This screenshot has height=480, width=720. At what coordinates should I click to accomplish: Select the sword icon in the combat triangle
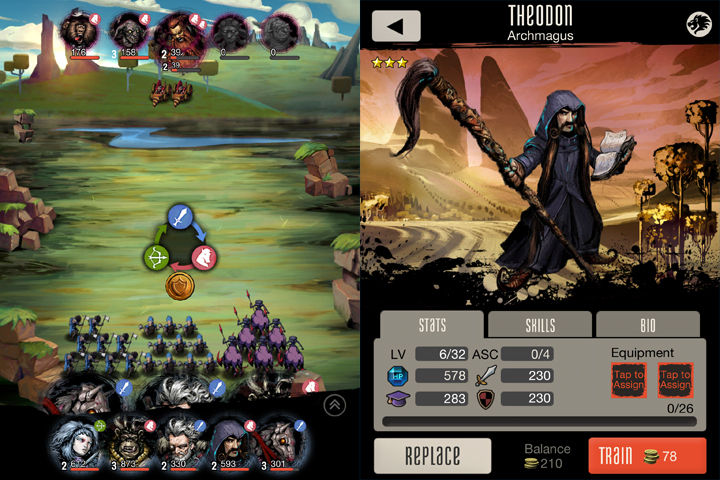[180, 216]
